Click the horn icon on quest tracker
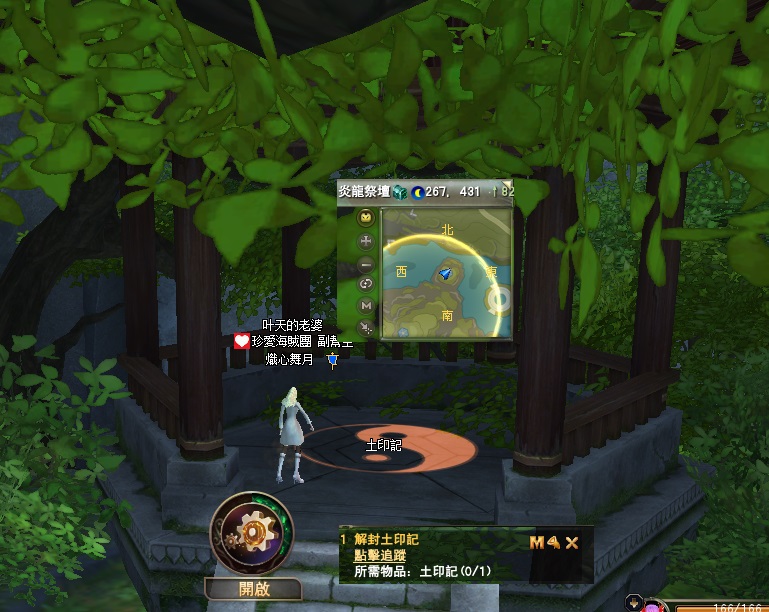Viewport: 769px width, 612px height. click(553, 543)
